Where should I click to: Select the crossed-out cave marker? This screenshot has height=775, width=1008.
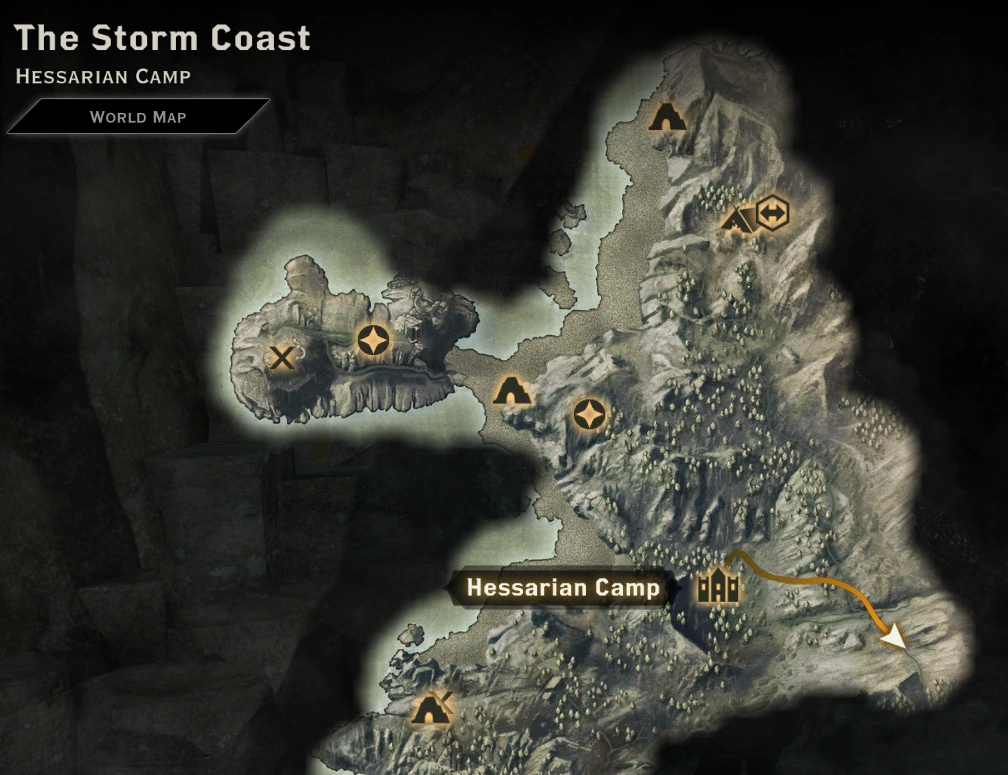[432, 710]
